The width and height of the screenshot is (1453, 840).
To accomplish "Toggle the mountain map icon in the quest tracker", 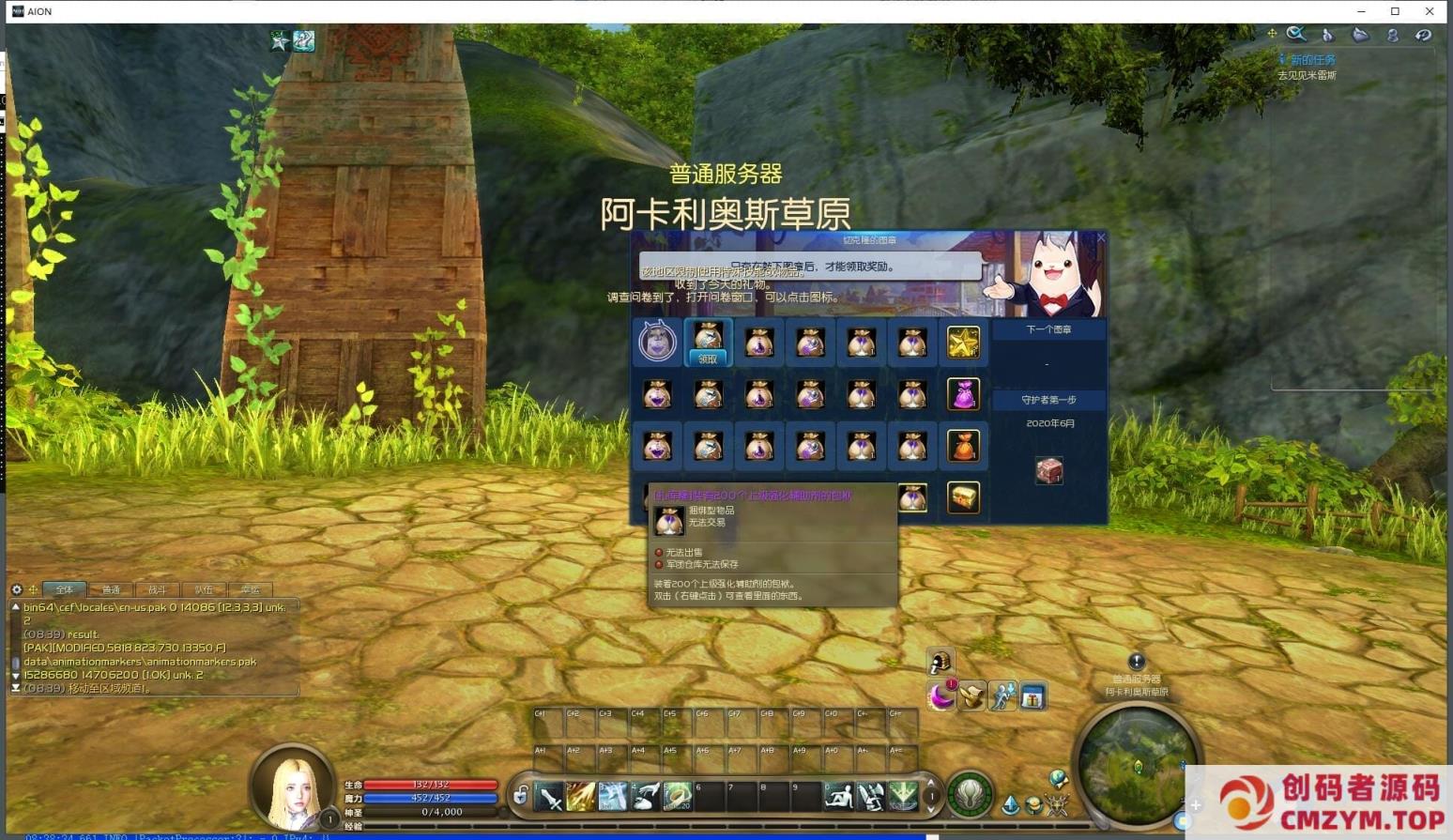I will [1360, 34].
